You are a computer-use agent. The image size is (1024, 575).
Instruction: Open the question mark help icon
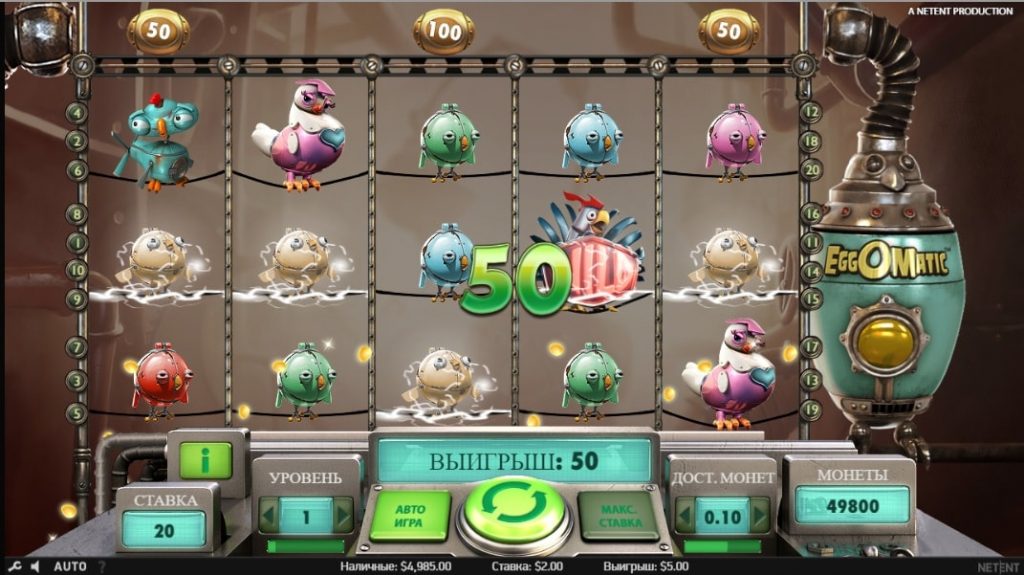(x=101, y=566)
